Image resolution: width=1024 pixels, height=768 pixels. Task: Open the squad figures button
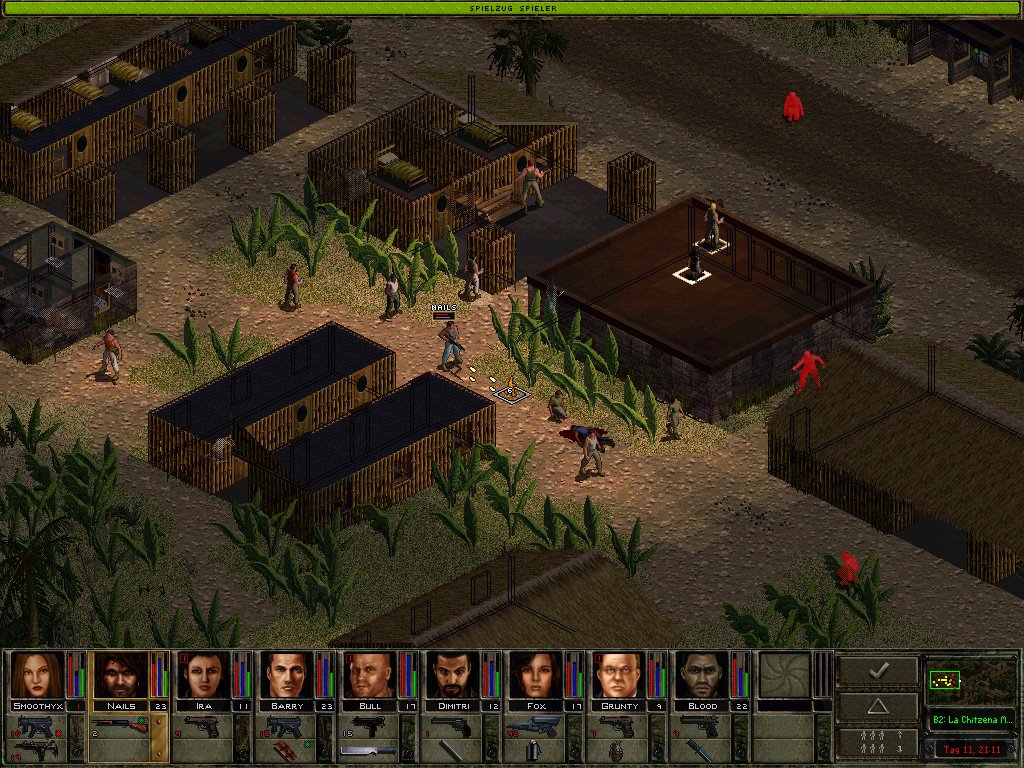click(x=877, y=742)
